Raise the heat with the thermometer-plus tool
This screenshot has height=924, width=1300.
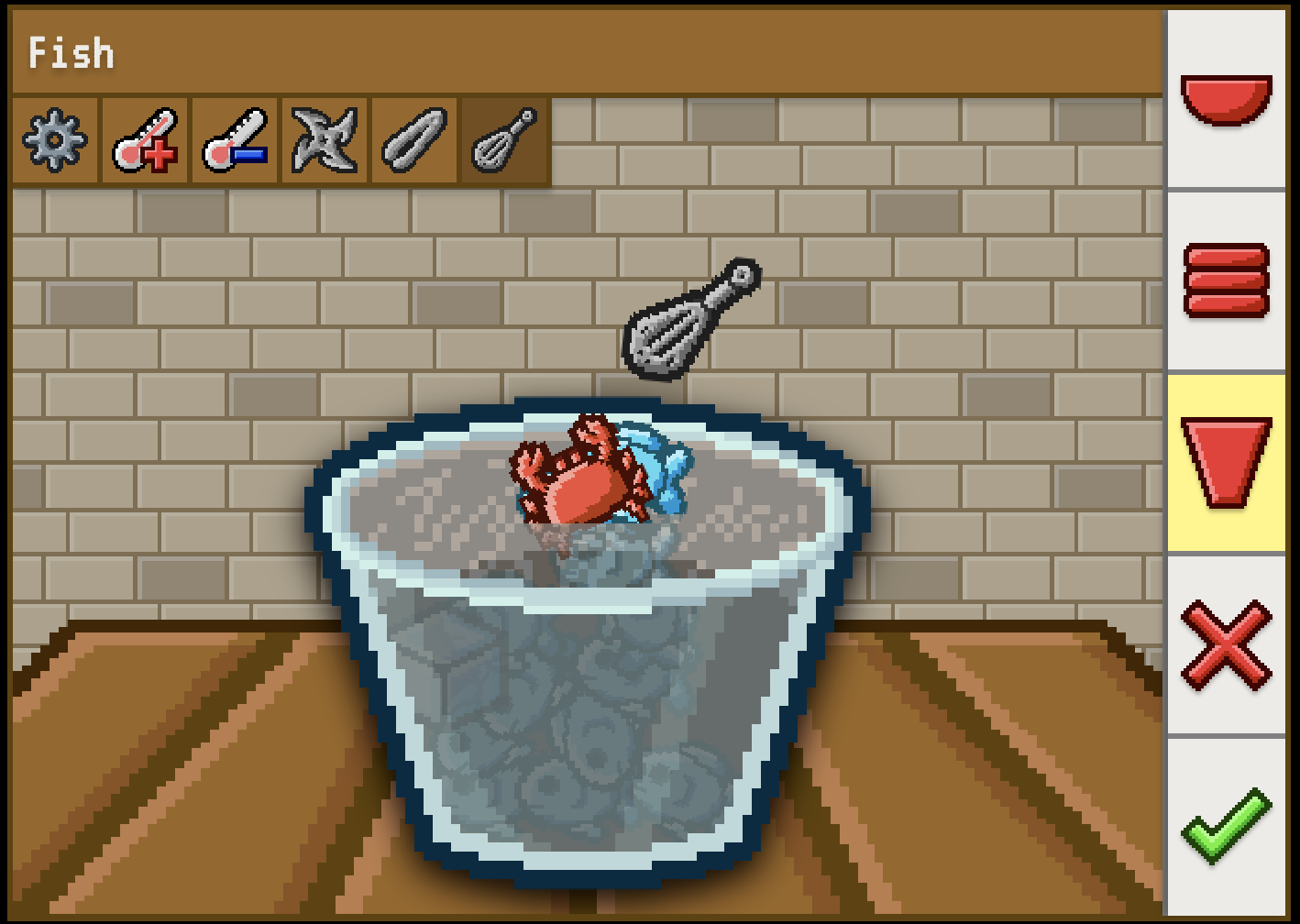[145, 142]
